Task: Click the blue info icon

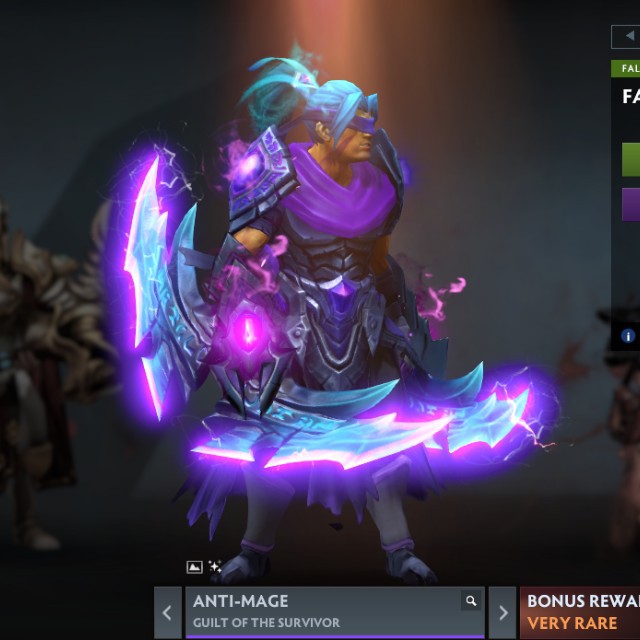Action: [x=628, y=336]
